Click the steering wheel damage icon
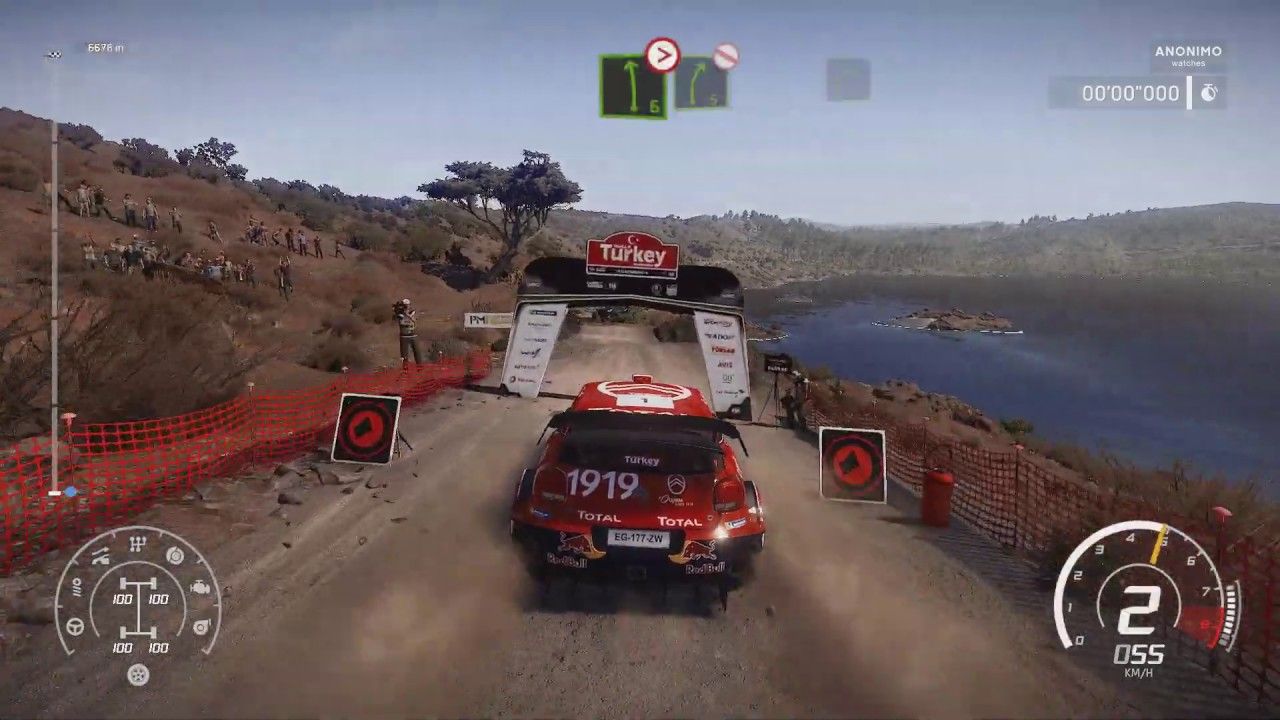 pos(75,626)
